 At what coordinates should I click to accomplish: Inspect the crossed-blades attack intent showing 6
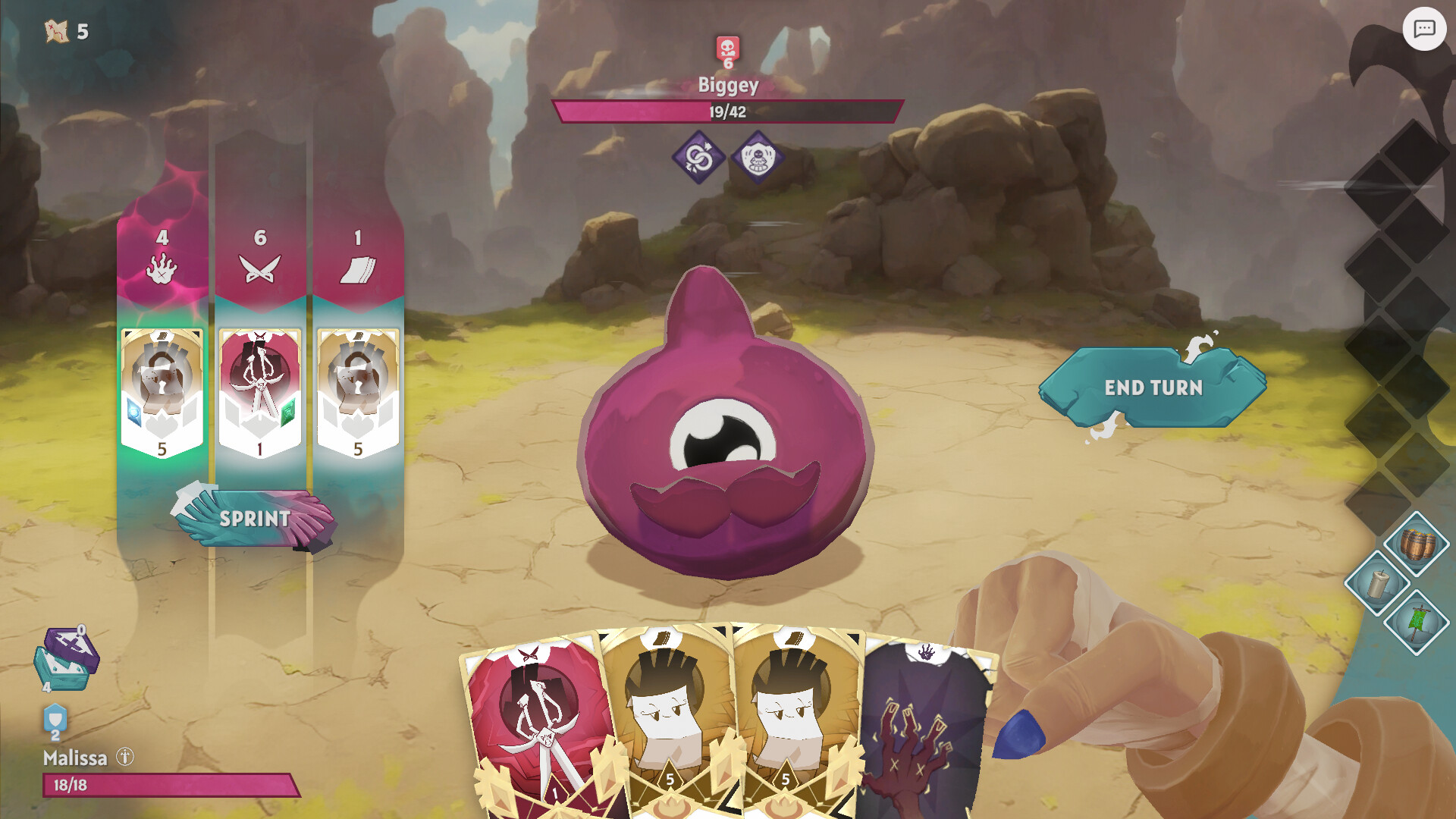click(x=260, y=267)
